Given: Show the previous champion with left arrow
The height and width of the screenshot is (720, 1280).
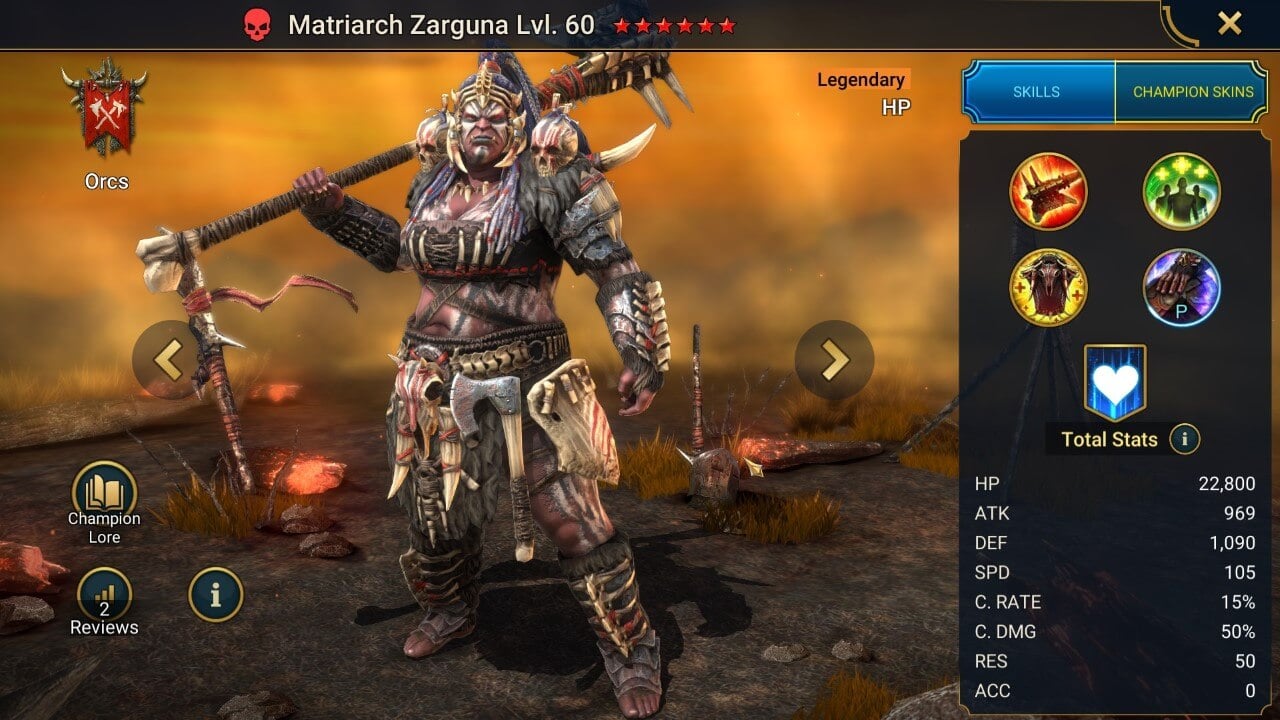Looking at the screenshot, I should coord(170,360).
